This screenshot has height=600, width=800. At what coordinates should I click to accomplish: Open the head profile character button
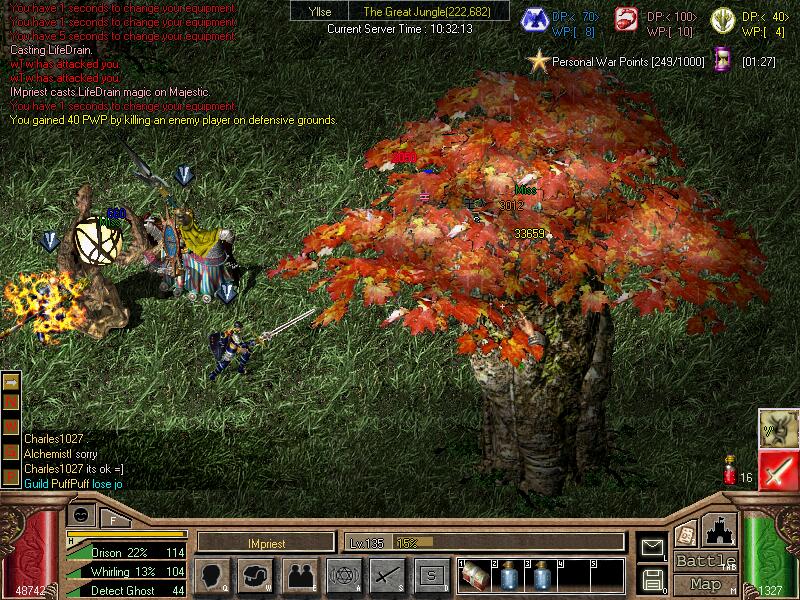click(x=214, y=575)
